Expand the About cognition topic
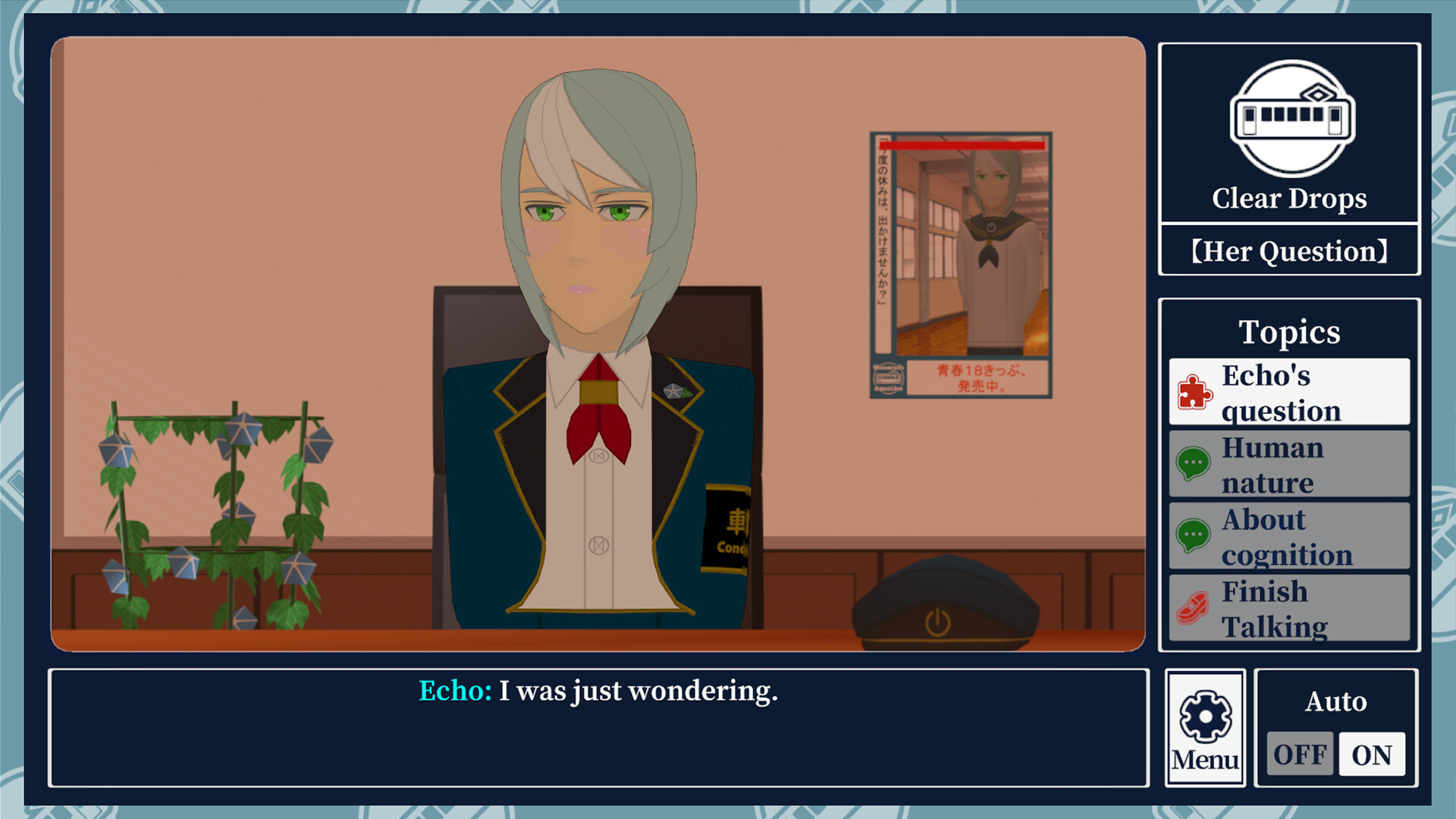Image resolution: width=1456 pixels, height=819 pixels. pos(1289,536)
